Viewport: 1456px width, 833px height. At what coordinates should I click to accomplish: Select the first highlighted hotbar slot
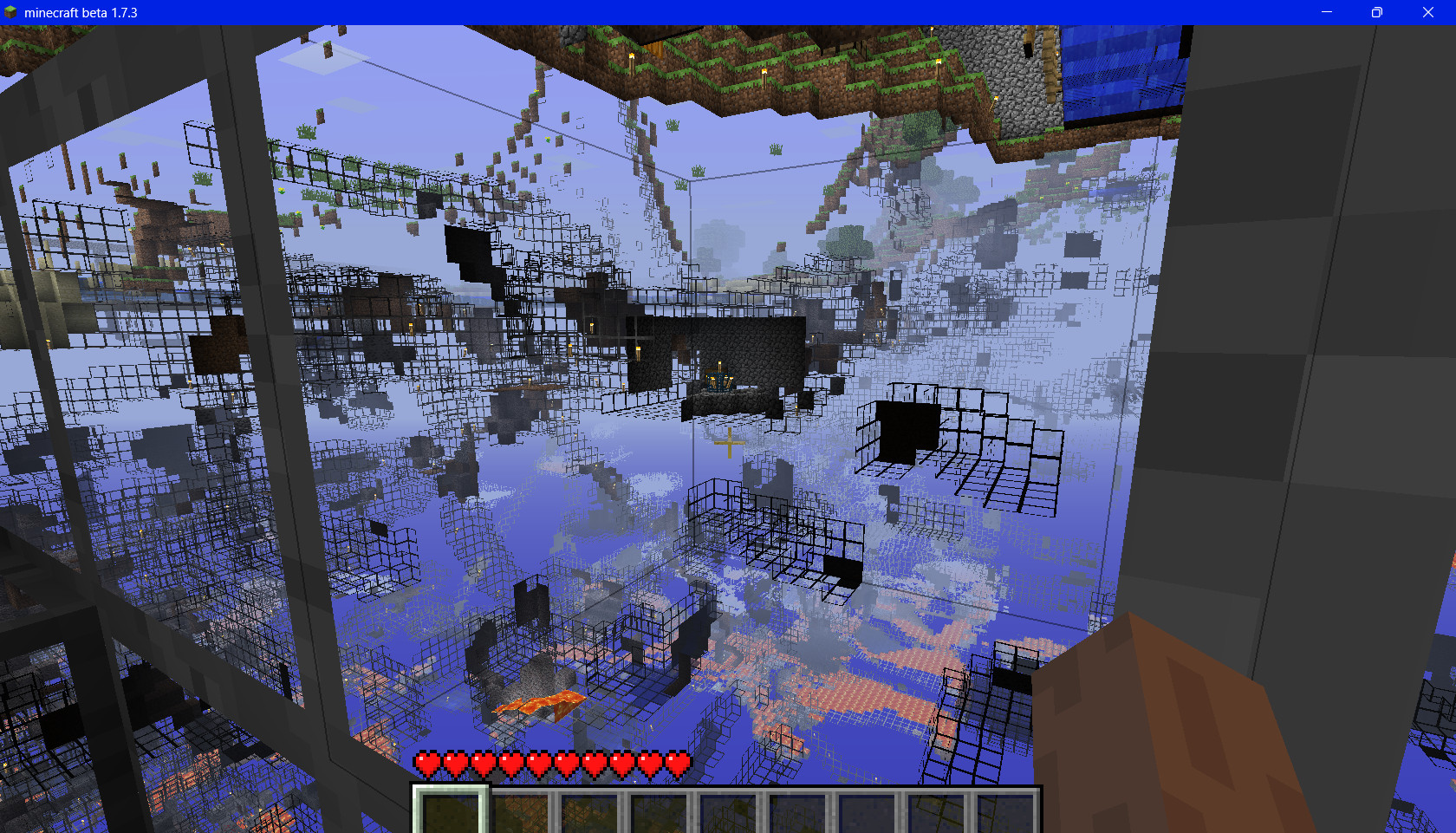point(449,812)
